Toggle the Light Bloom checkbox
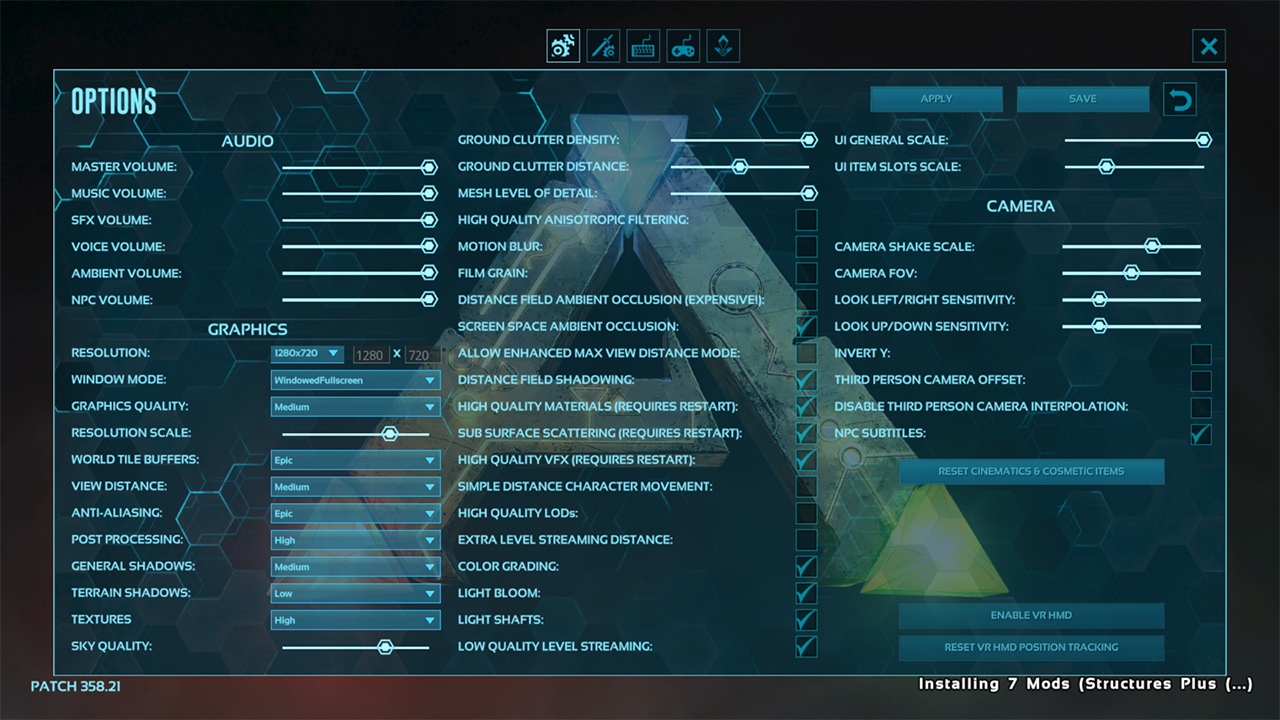This screenshot has height=720, width=1280. point(806,593)
